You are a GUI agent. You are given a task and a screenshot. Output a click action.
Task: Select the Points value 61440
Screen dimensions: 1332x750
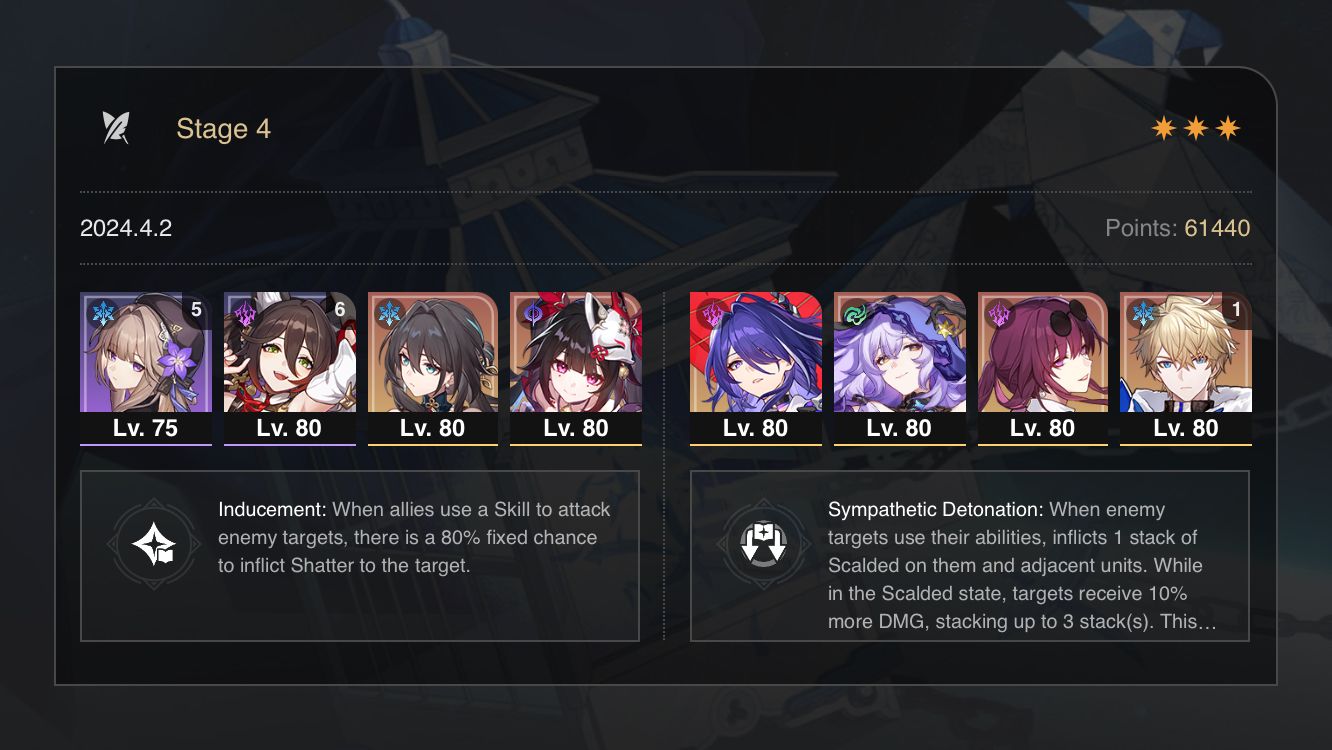pyautogui.click(x=1216, y=228)
